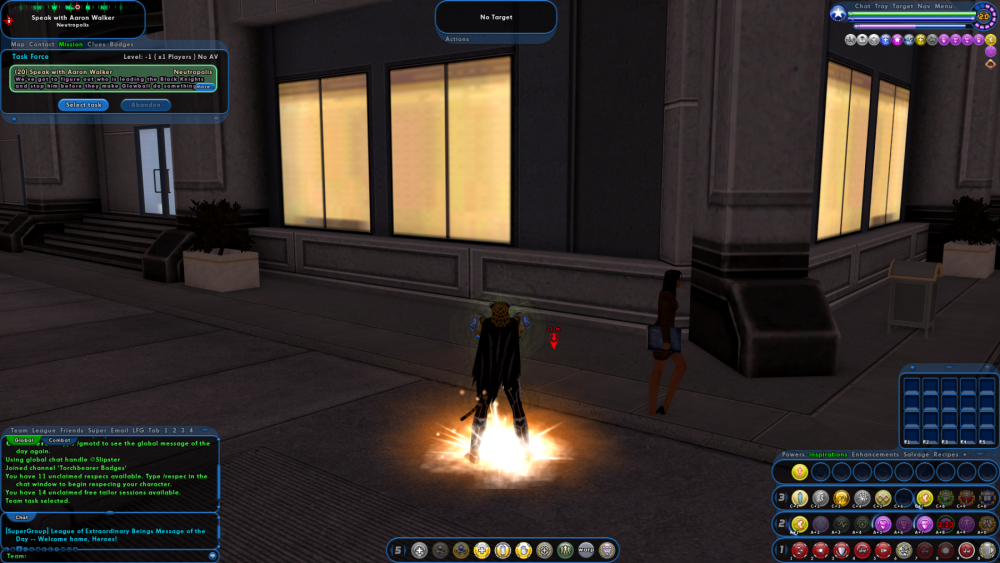The width and height of the screenshot is (1000, 563).
Task: Show the Clues tab
Action: tap(96, 44)
